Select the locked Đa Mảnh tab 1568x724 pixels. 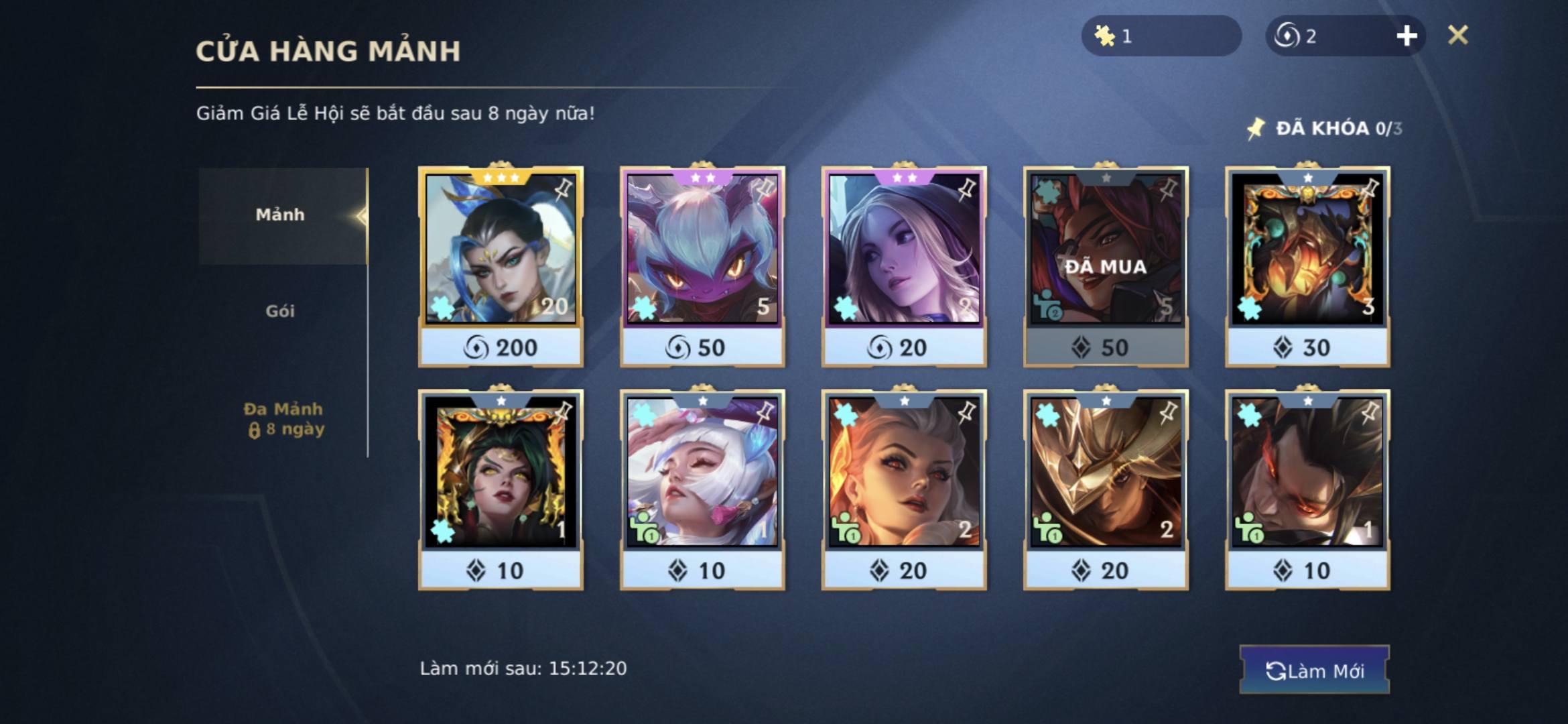pyautogui.click(x=283, y=419)
